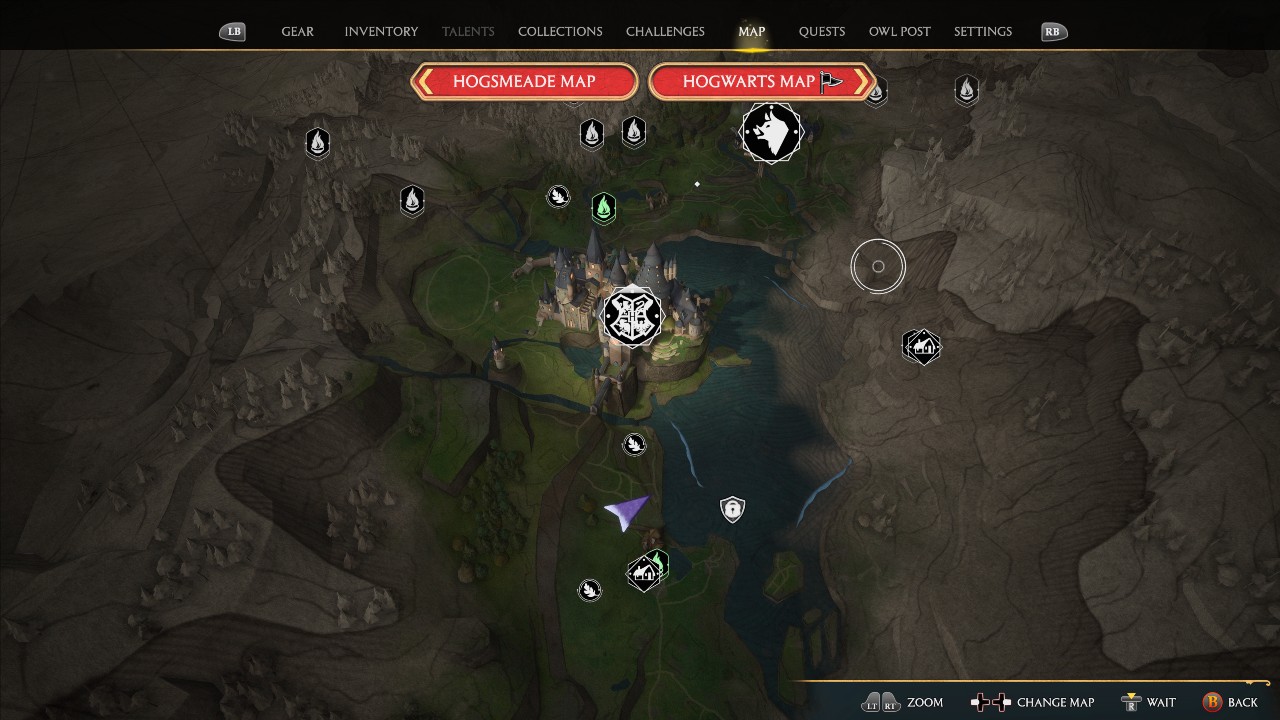Open the Gear tab
1280x720 pixels.
point(297,32)
